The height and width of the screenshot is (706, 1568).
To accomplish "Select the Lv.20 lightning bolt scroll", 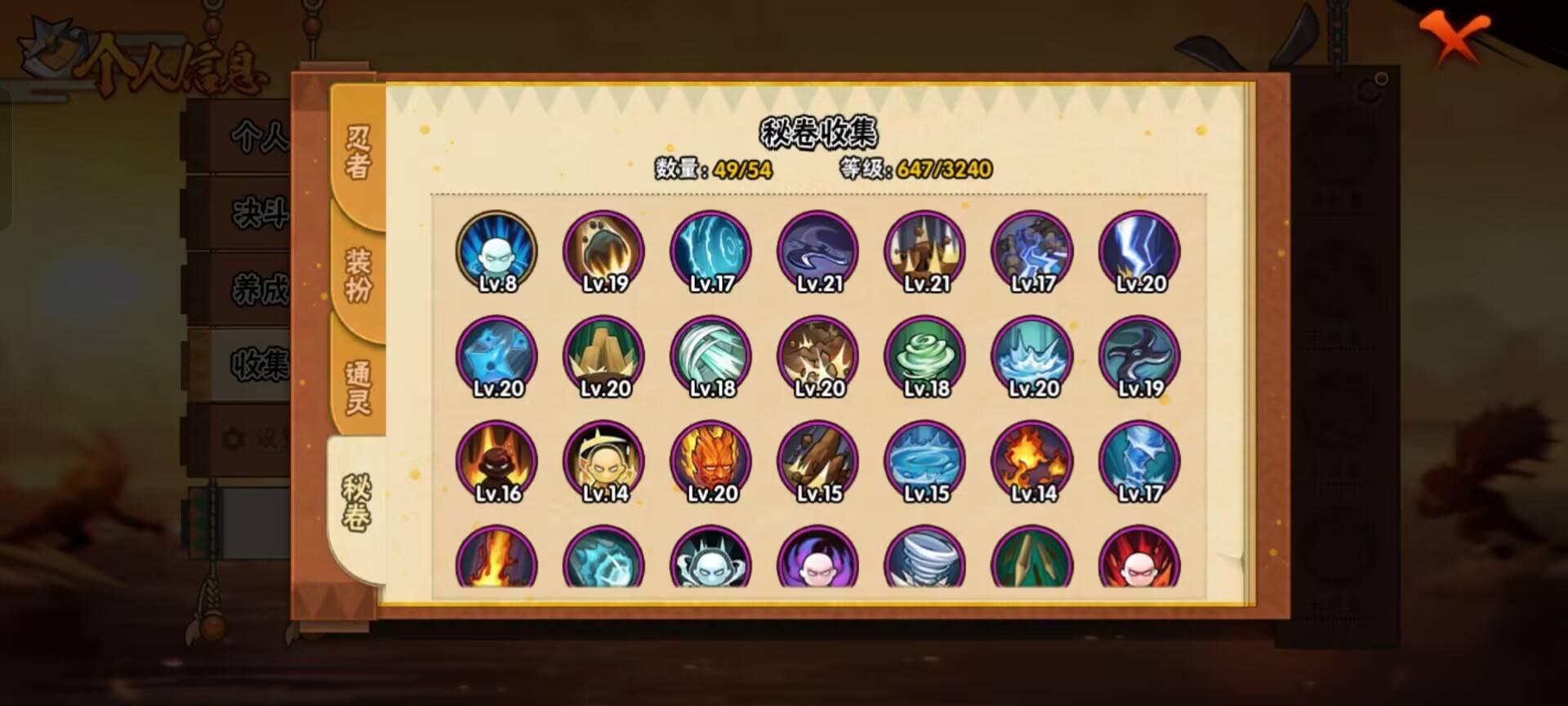I will tap(1139, 249).
